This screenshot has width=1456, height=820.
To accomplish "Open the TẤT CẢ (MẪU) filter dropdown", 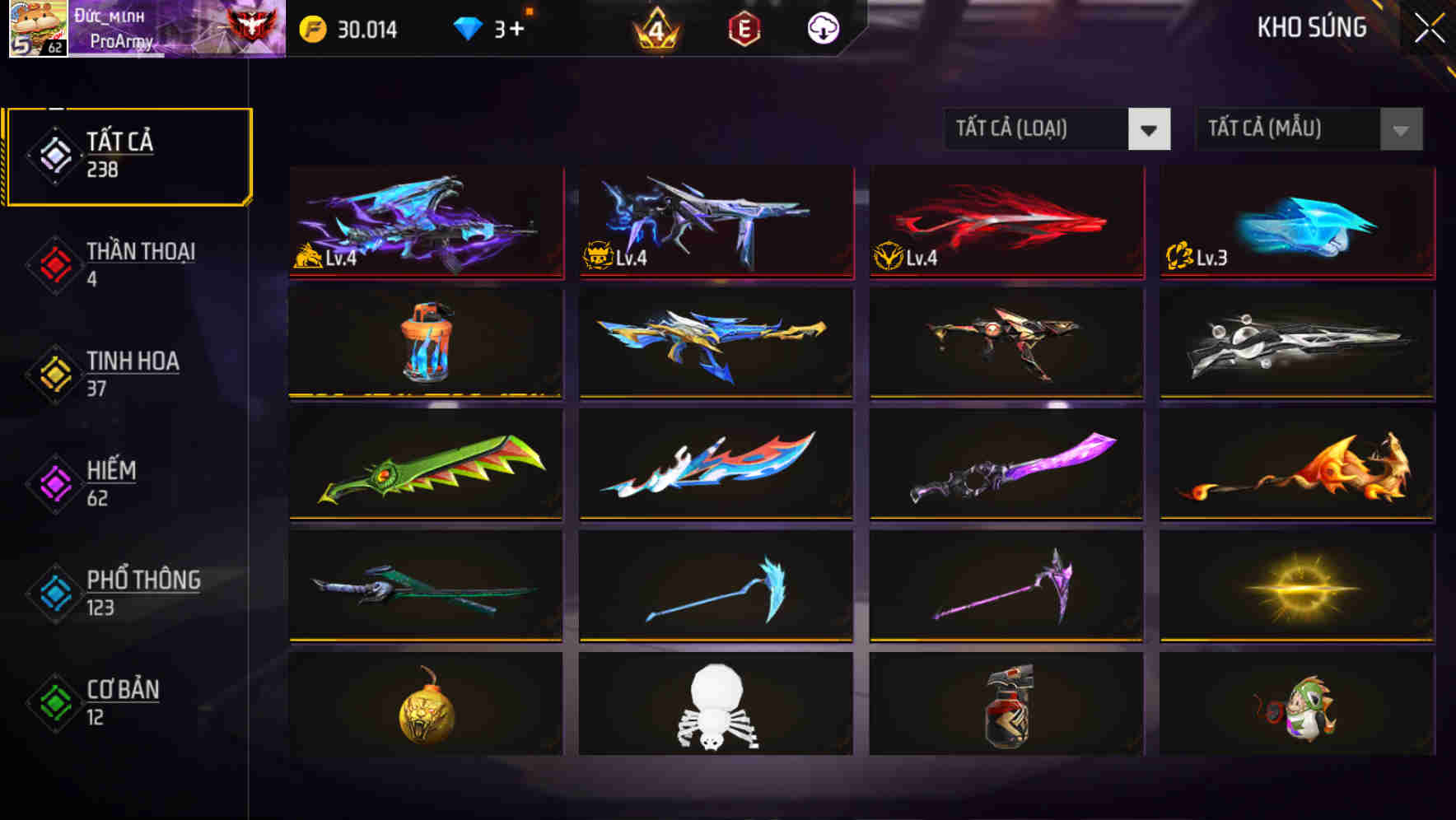I will 1289,129.
